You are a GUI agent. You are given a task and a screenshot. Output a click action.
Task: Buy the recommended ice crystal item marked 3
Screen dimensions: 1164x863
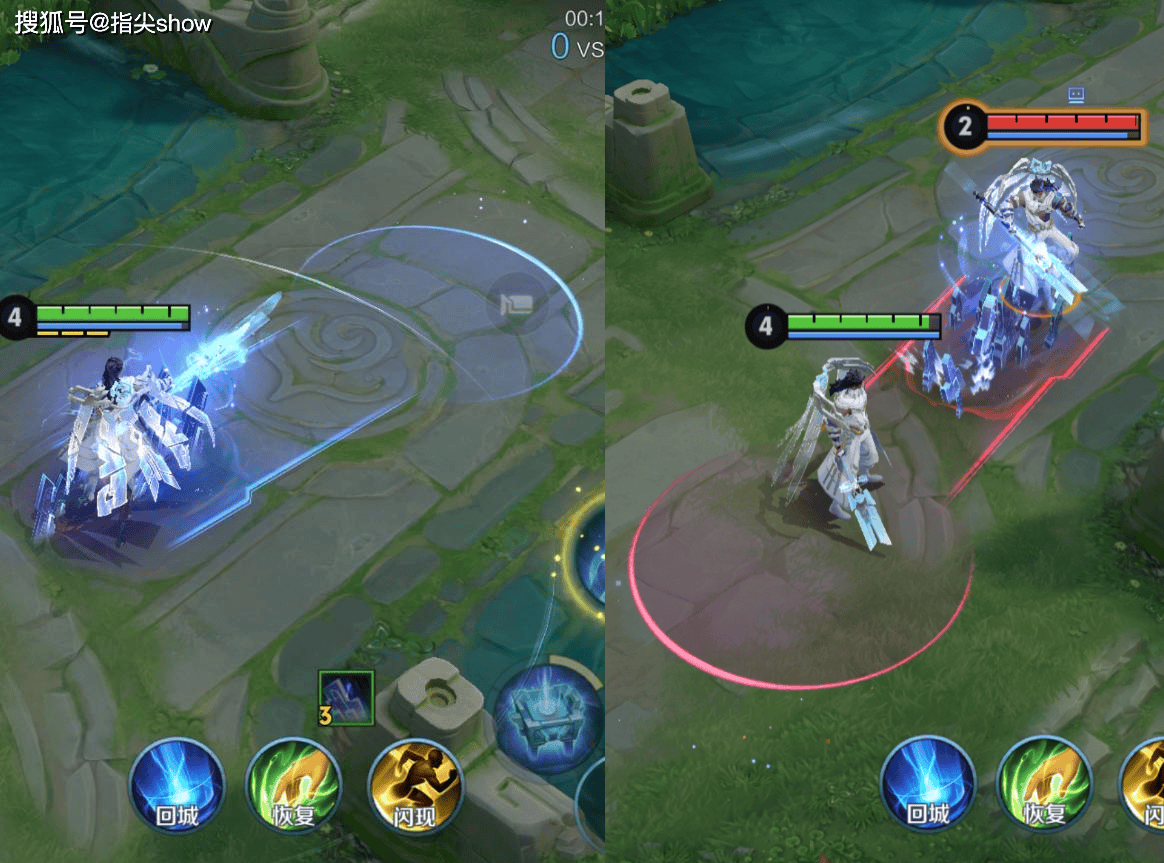click(x=347, y=697)
